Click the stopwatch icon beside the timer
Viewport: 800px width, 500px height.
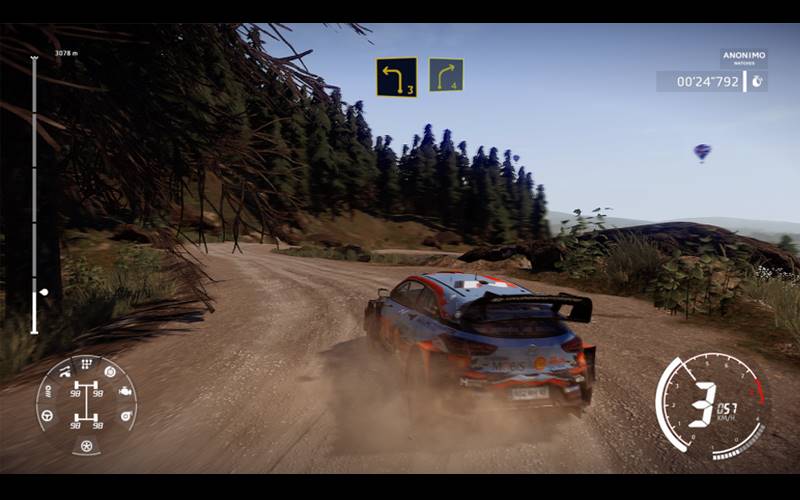pyautogui.click(x=757, y=81)
